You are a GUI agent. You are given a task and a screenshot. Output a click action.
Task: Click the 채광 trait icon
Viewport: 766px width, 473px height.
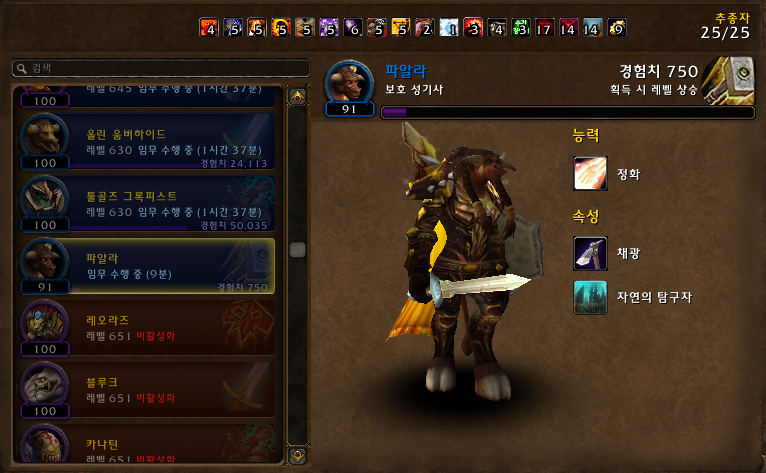click(x=590, y=253)
